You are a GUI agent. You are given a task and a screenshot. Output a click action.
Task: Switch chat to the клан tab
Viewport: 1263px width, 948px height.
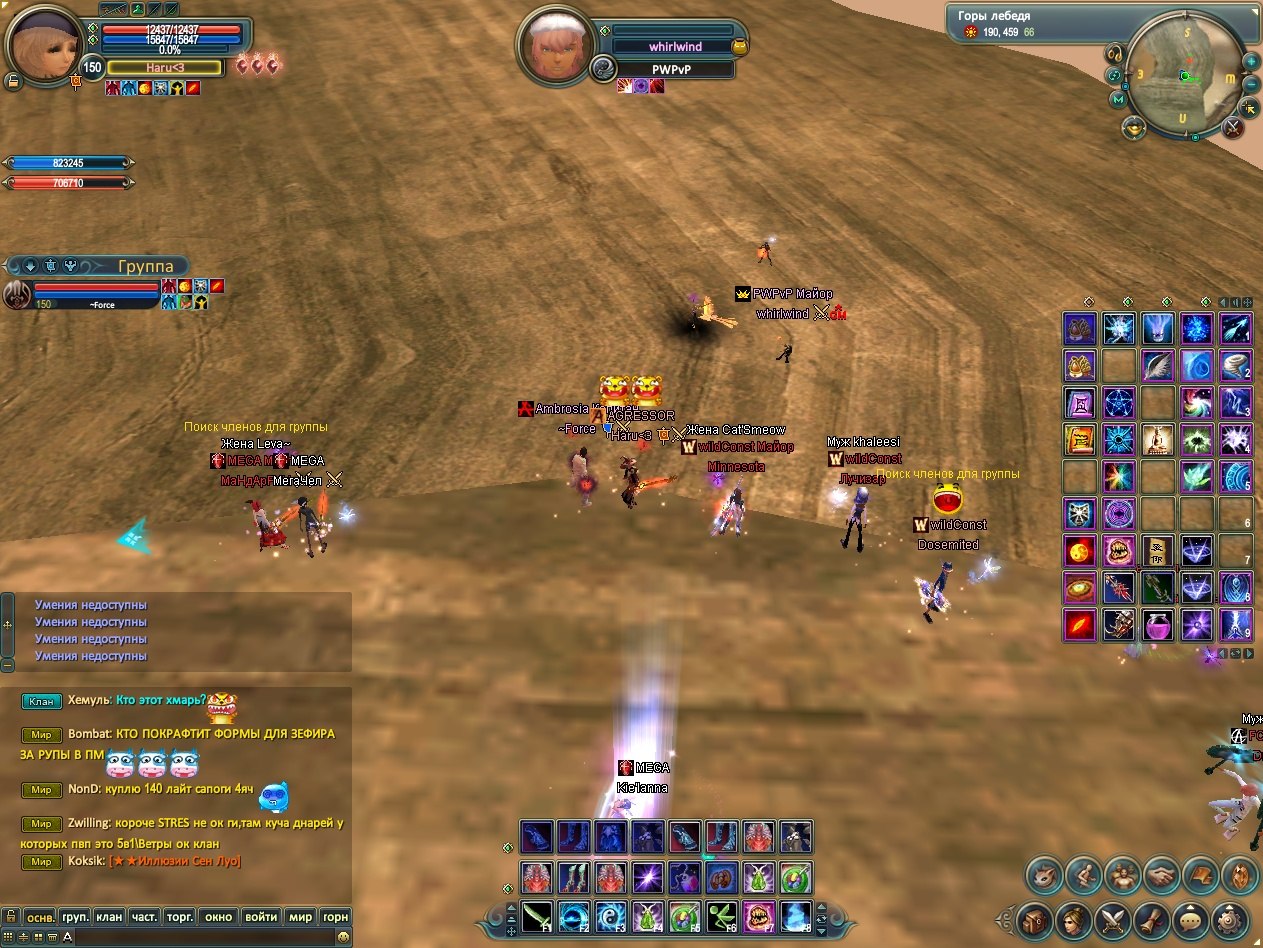coord(109,916)
